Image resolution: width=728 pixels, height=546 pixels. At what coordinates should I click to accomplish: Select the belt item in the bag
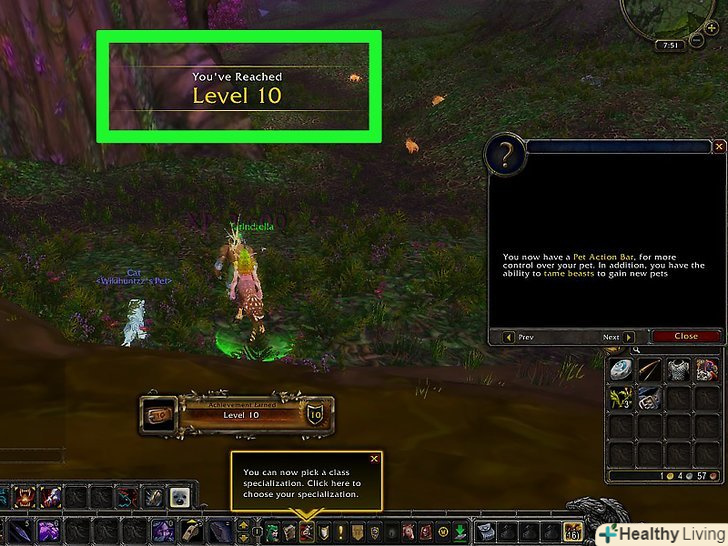650,397
